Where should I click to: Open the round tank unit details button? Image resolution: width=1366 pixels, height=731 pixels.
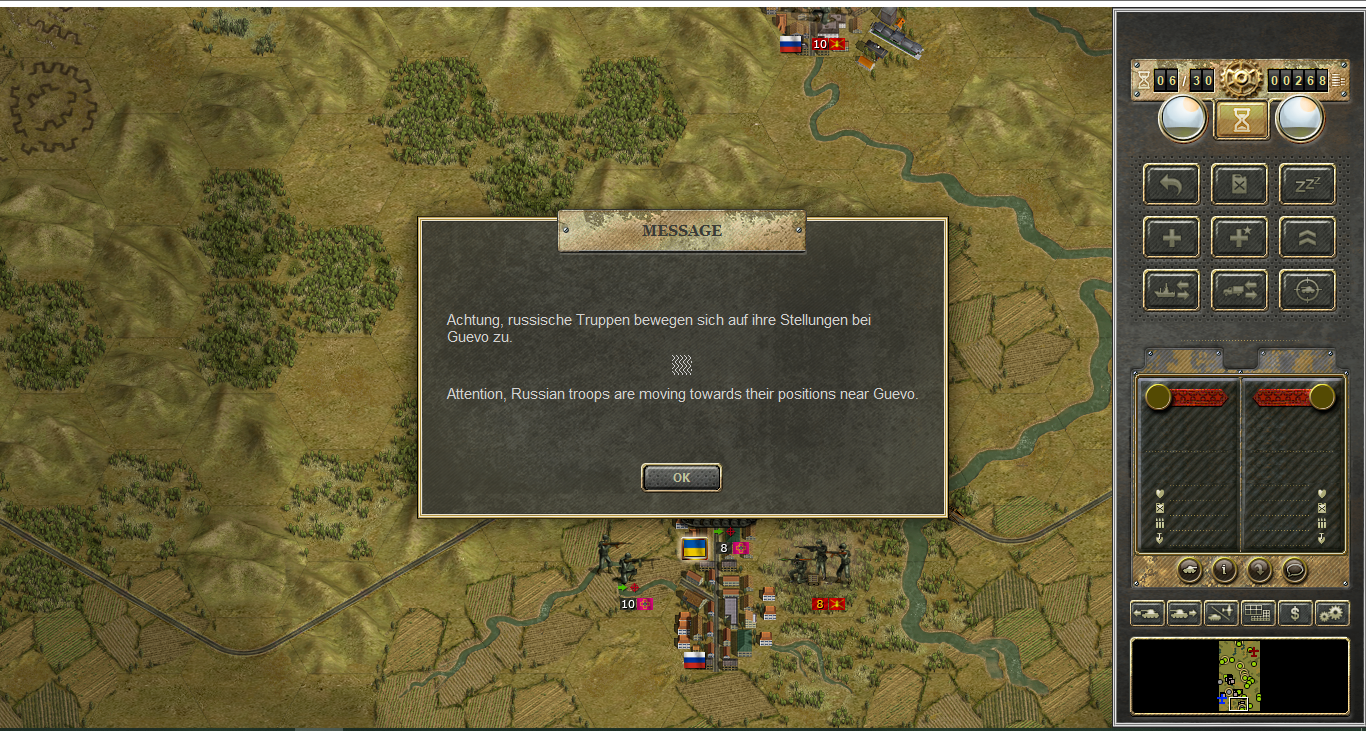click(x=1190, y=570)
